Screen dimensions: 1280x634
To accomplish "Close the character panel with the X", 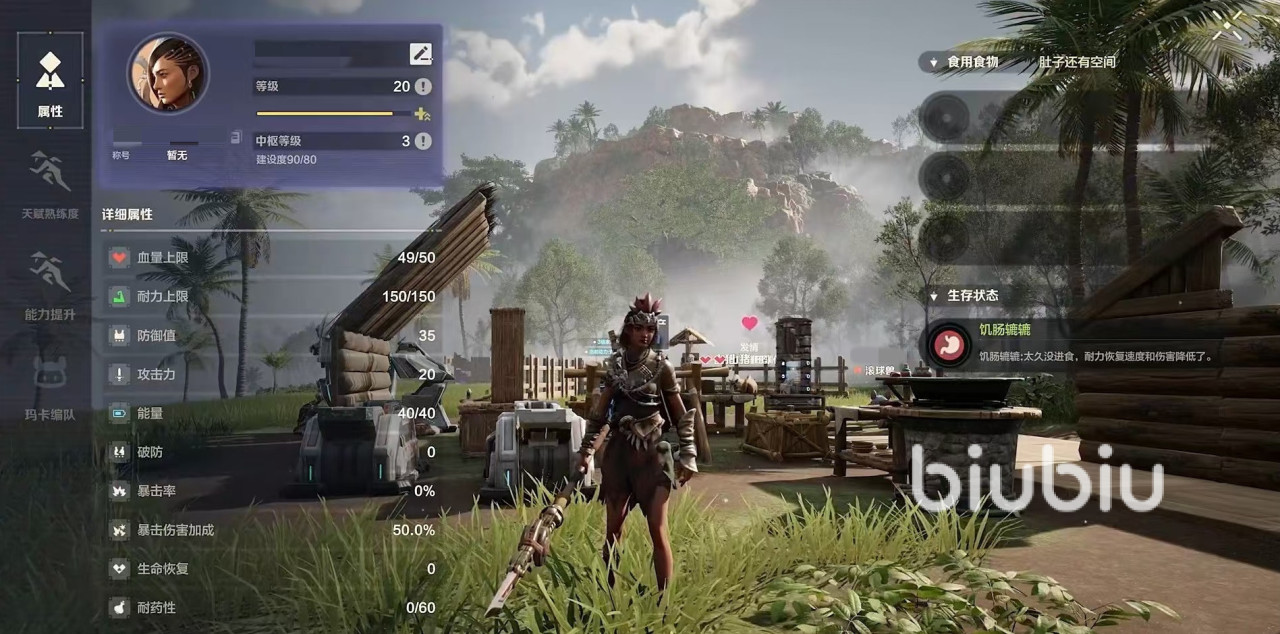I will point(1227,27).
